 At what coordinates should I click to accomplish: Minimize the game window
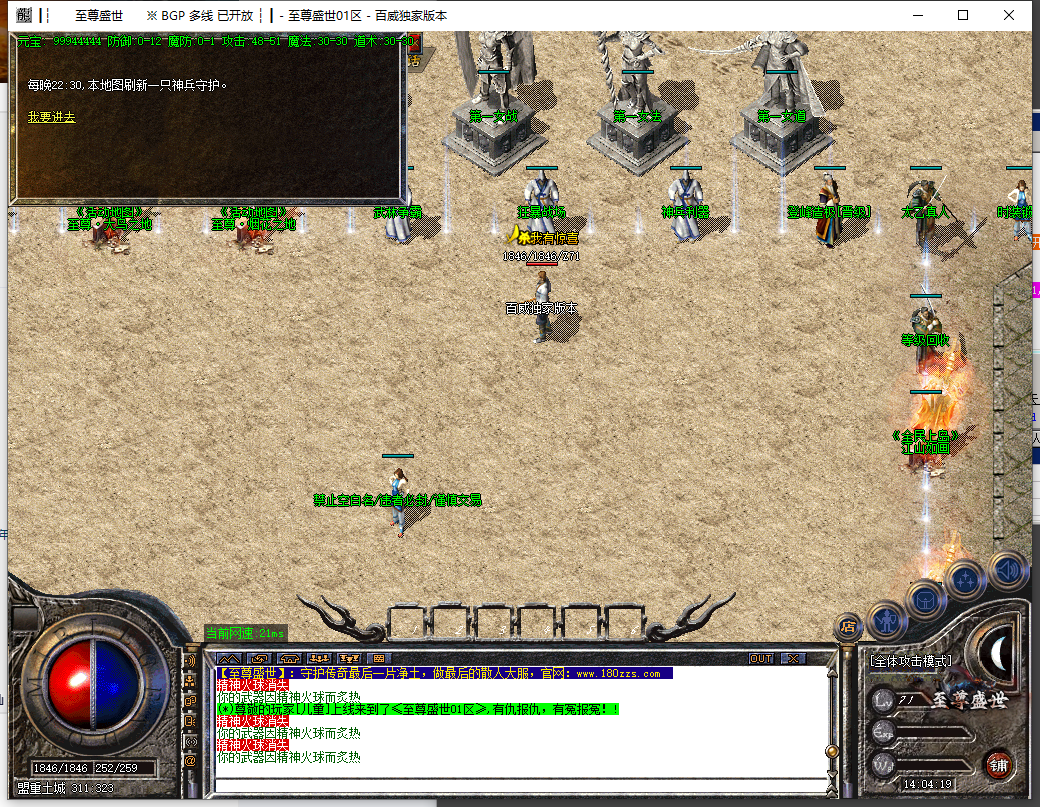click(918, 15)
